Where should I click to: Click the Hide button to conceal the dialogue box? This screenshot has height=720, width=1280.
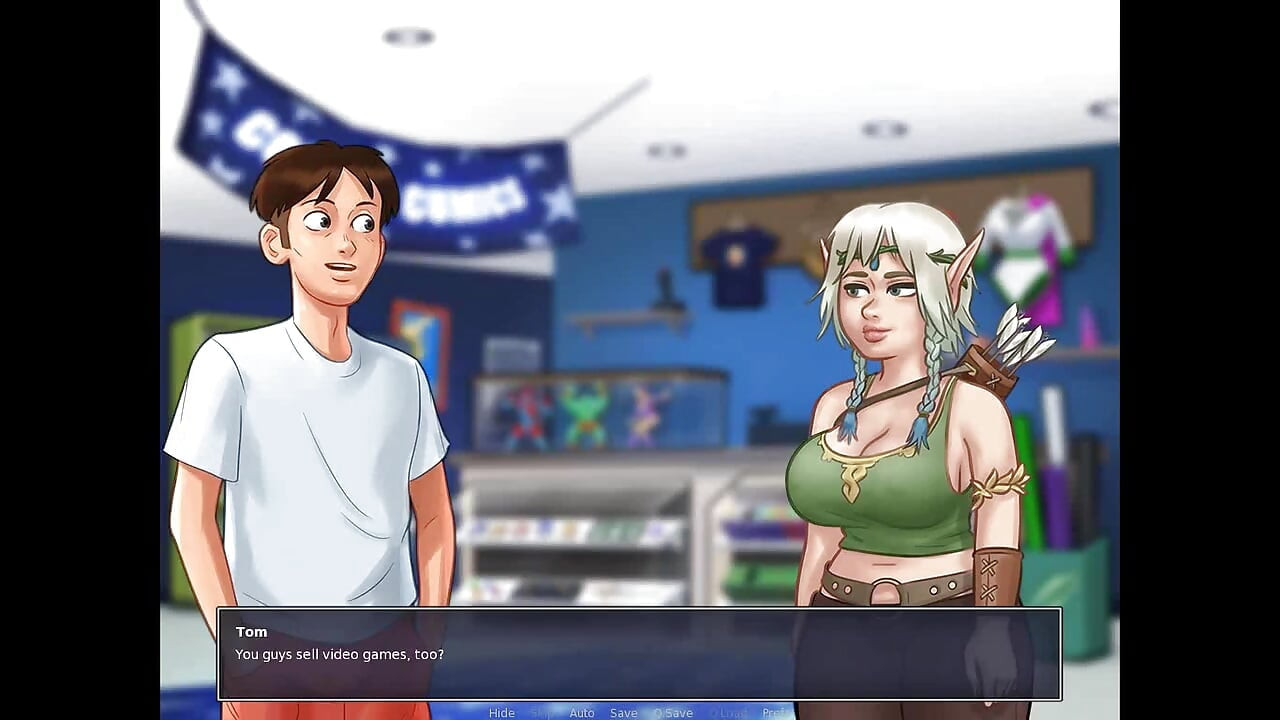502,712
